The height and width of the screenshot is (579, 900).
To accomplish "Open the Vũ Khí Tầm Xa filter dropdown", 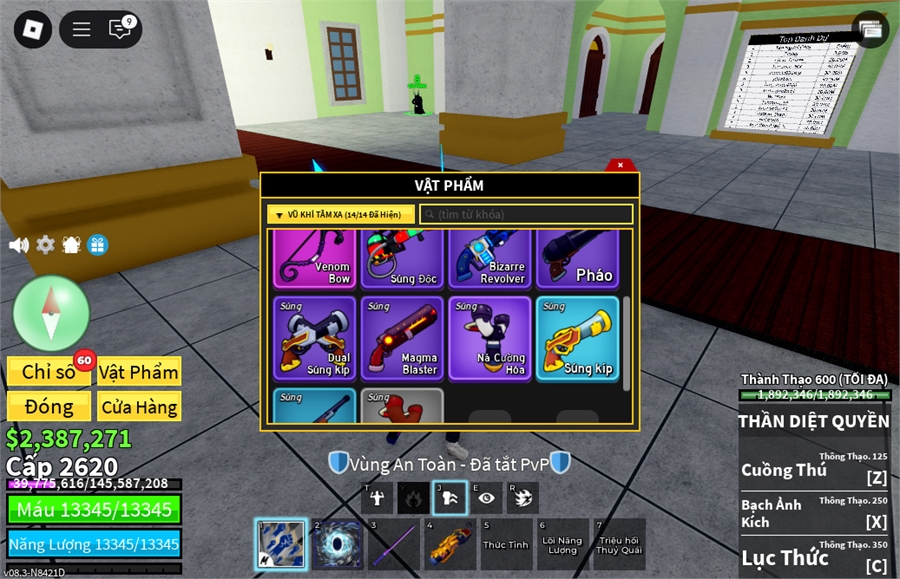I will coord(341,214).
